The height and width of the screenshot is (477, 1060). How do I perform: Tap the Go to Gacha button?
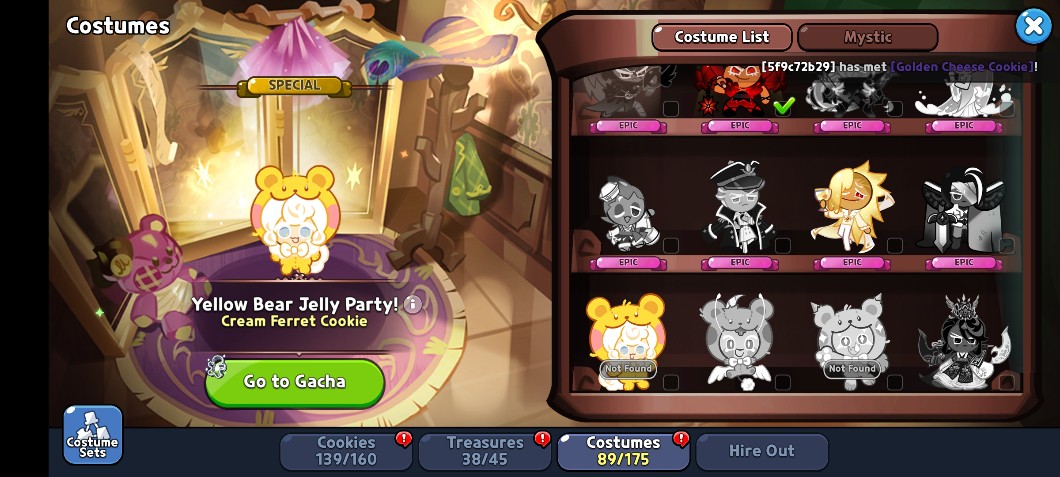tap(295, 382)
